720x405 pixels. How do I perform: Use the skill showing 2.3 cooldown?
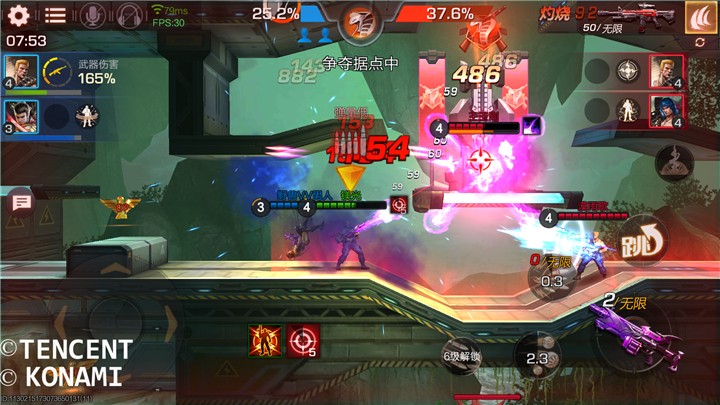(536, 356)
